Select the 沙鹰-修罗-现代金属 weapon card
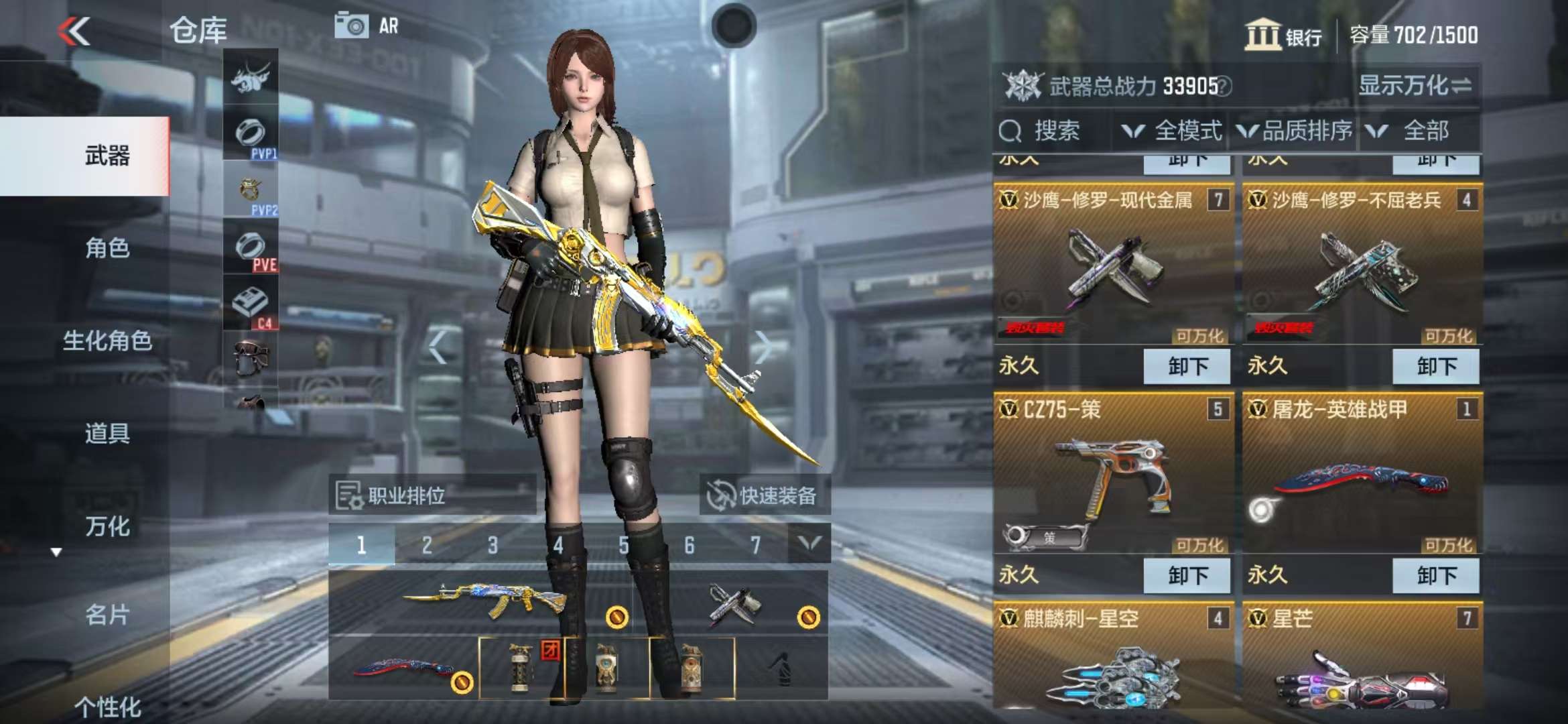This screenshot has height=724, width=1568. (x=1113, y=268)
